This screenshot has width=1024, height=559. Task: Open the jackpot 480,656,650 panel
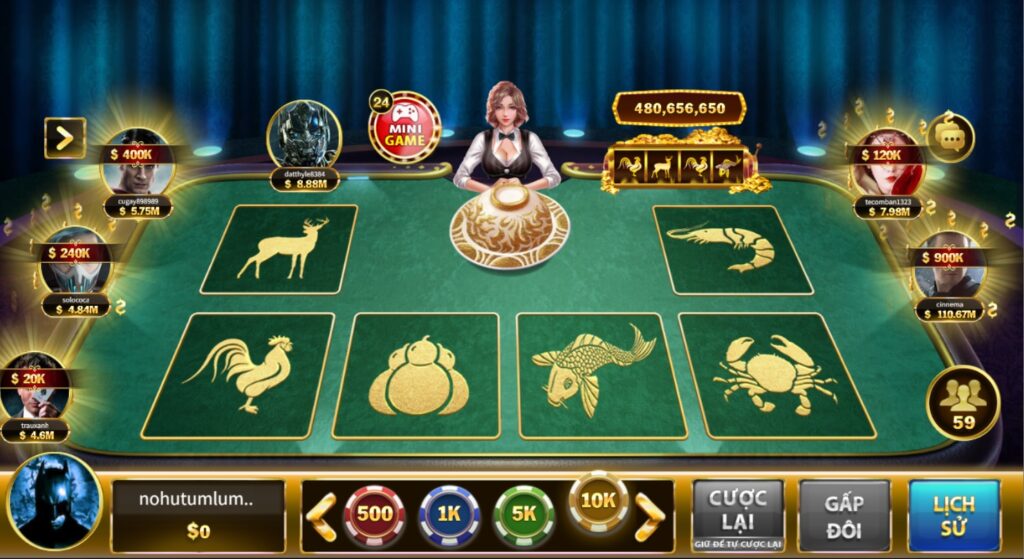point(680,108)
